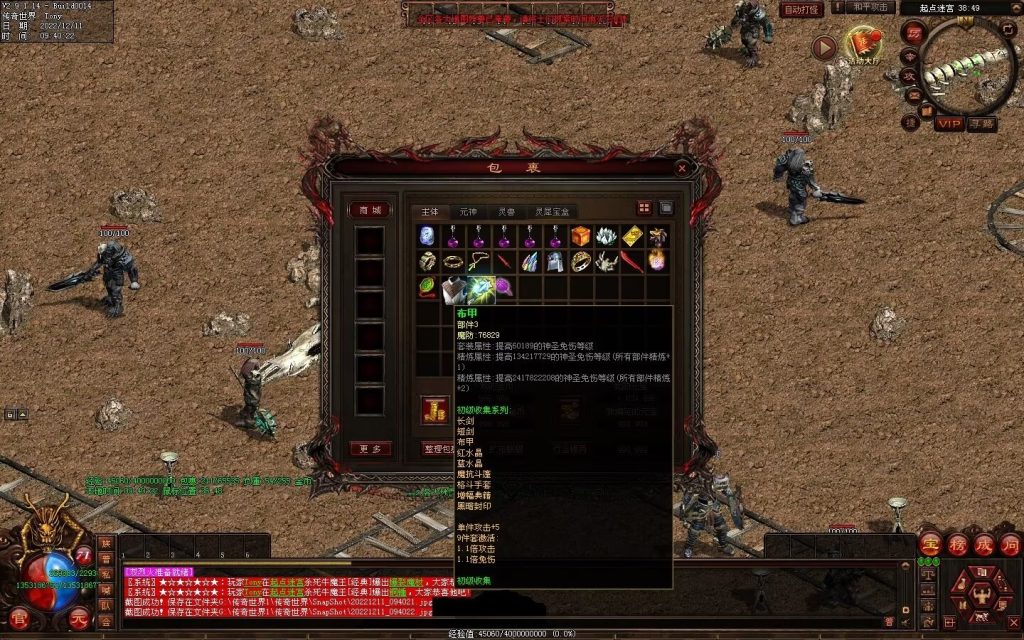Select the red feather item

(x=632, y=262)
